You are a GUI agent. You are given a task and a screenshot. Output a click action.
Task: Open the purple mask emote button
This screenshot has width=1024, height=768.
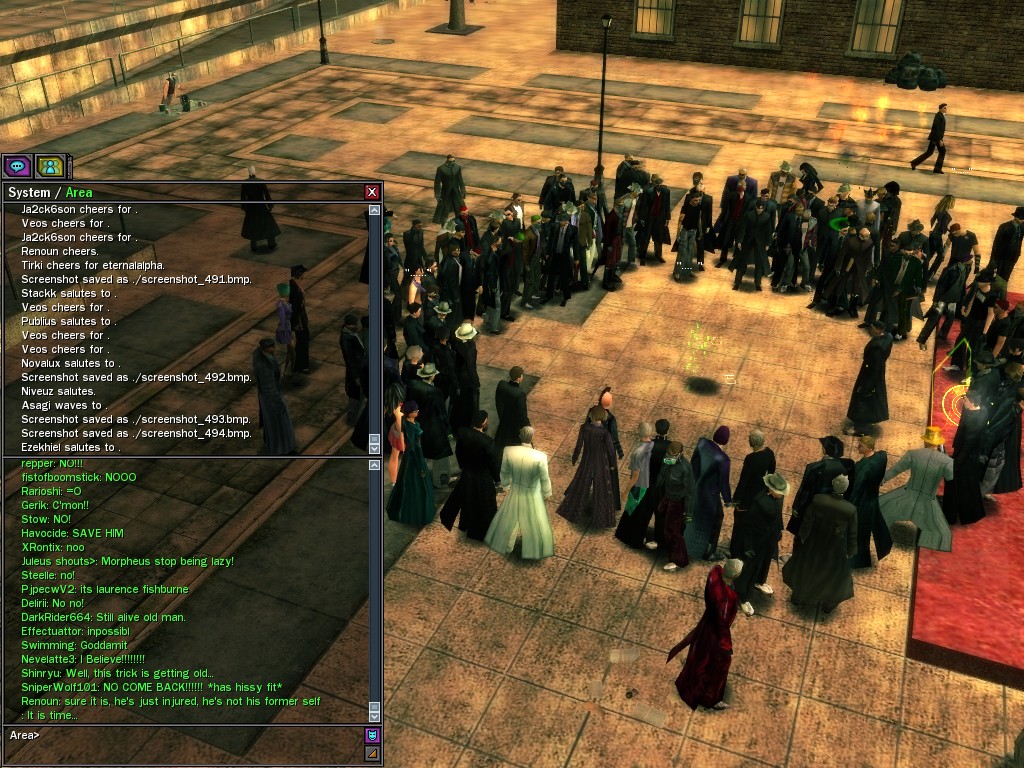click(372, 735)
